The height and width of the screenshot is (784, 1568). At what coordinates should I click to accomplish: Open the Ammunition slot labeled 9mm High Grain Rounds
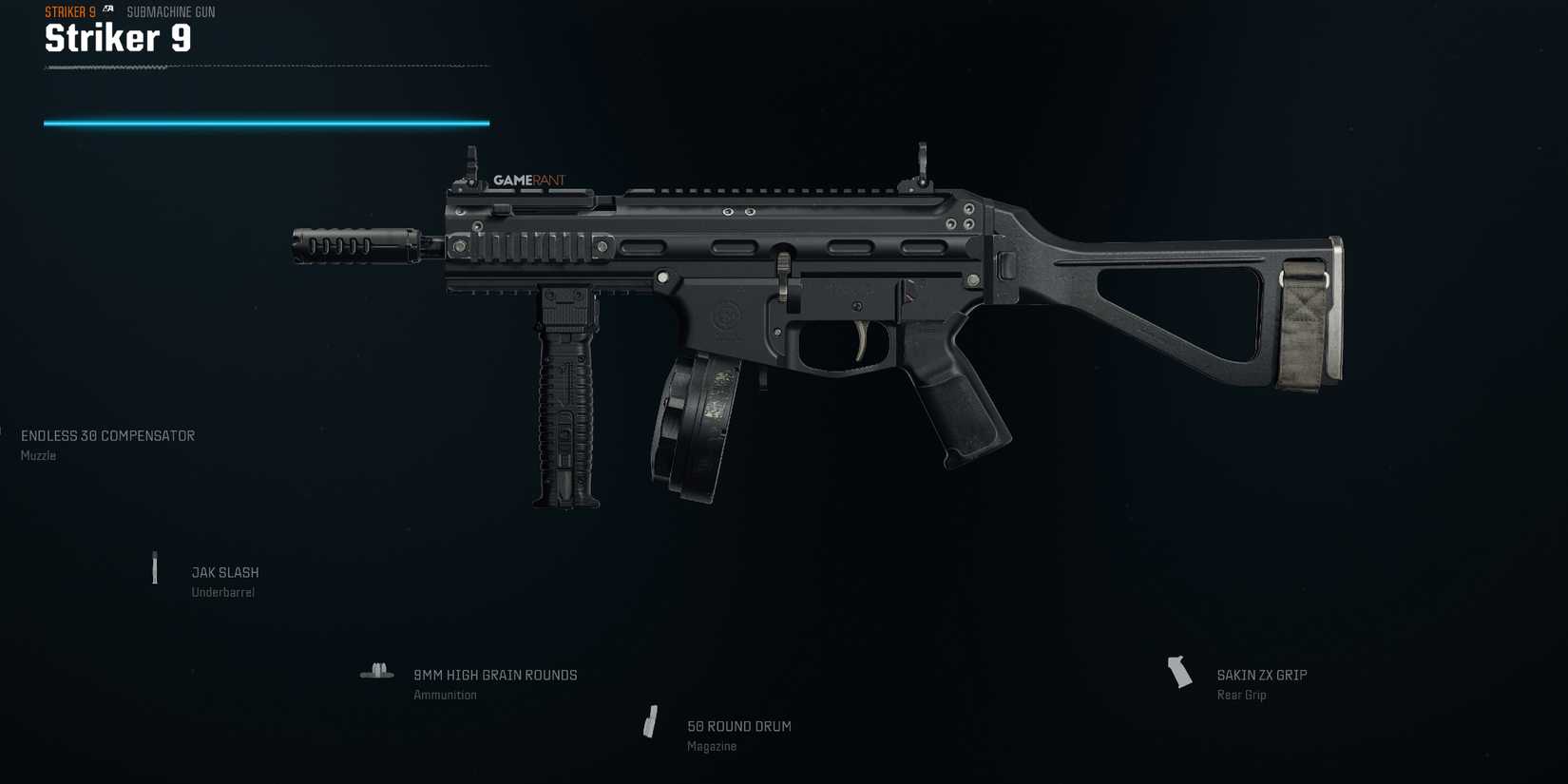[495, 675]
